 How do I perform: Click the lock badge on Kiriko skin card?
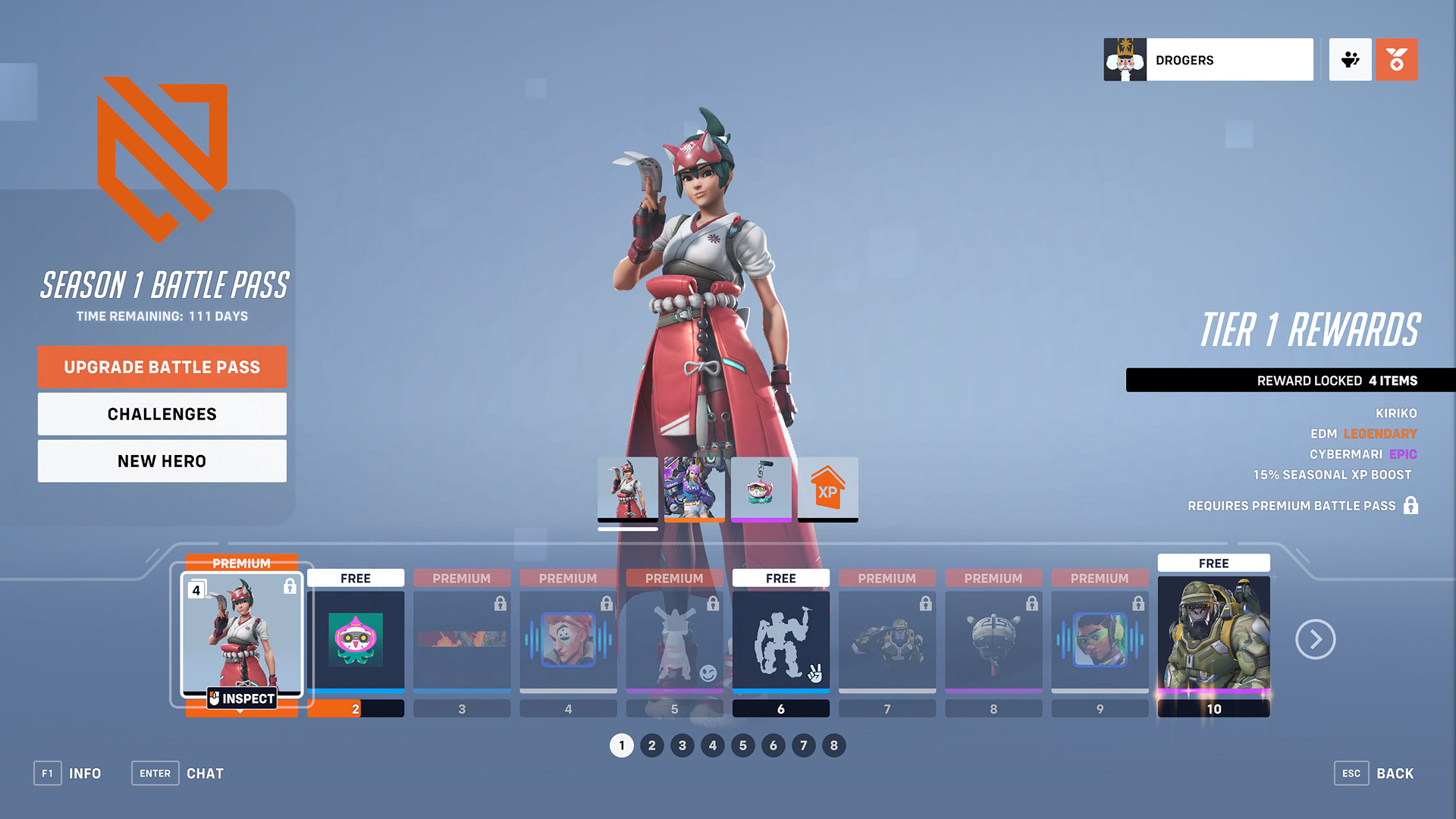click(x=289, y=585)
